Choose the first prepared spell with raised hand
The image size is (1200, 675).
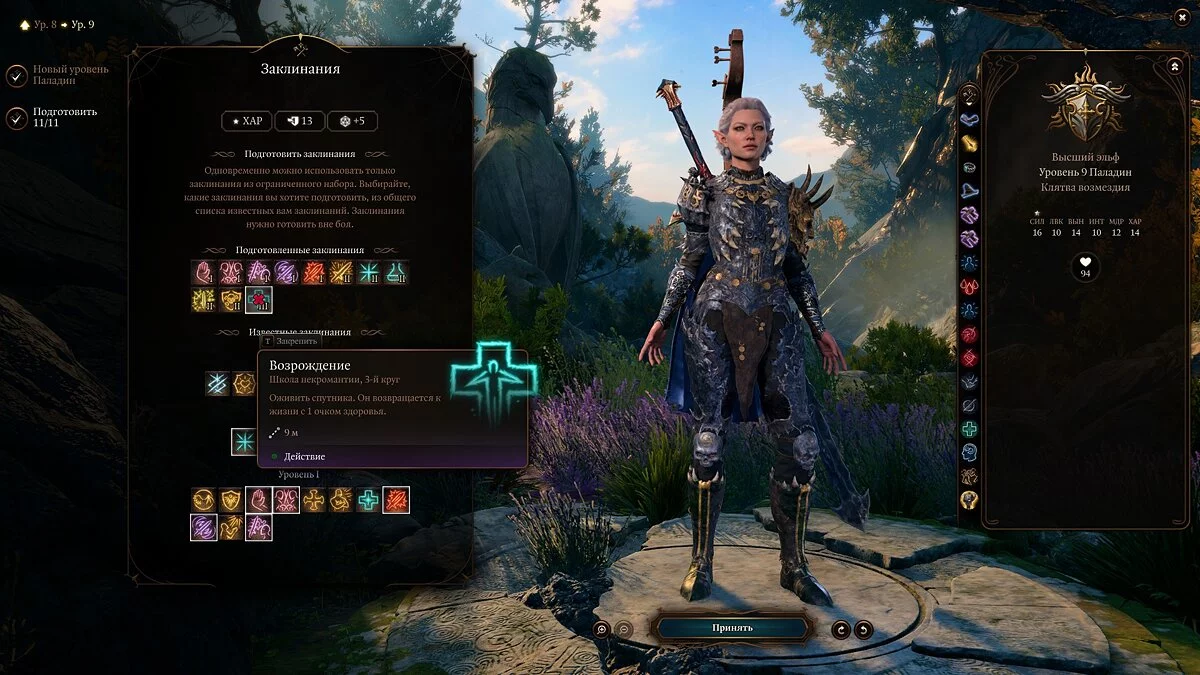click(x=204, y=272)
